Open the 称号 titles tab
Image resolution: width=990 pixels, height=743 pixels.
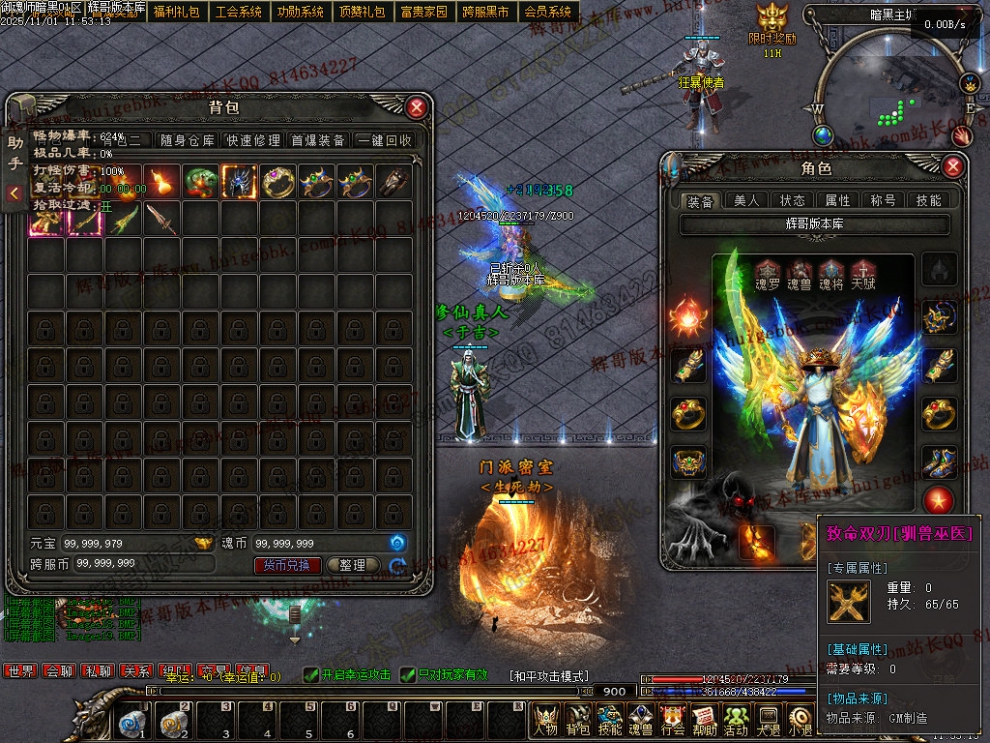coord(883,201)
